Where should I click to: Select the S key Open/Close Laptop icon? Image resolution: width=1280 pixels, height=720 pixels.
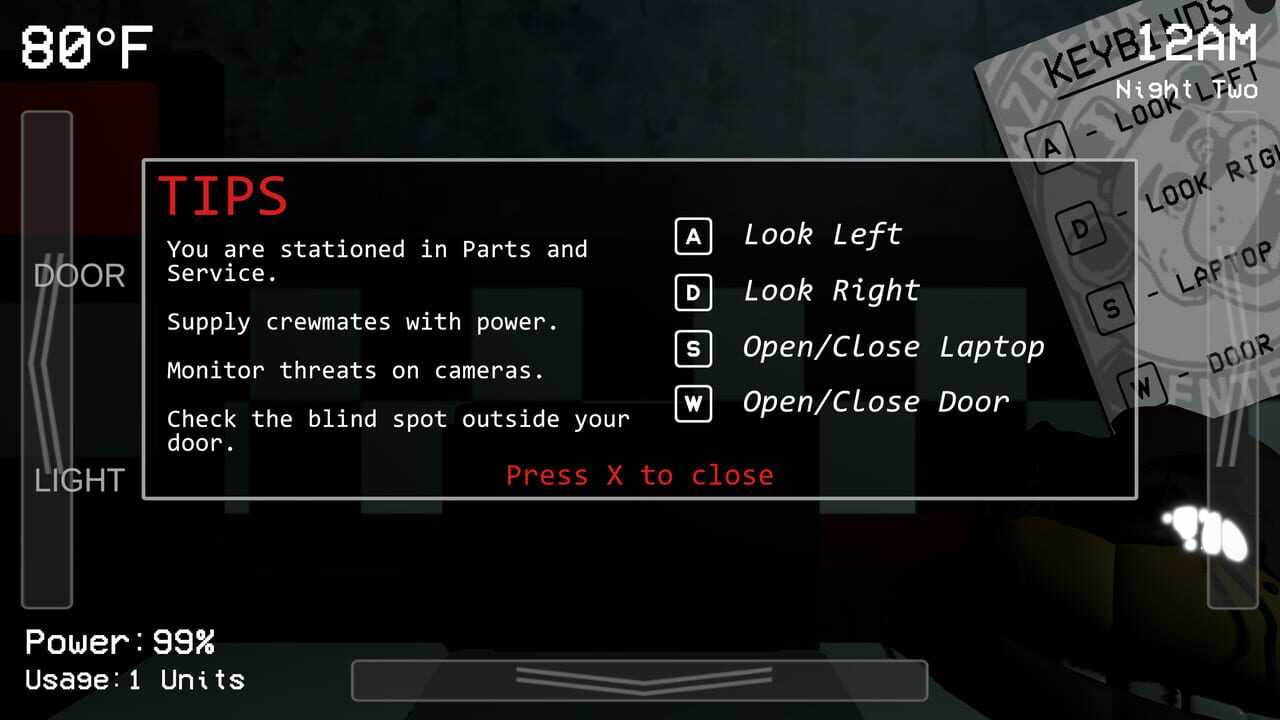[693, 348]
